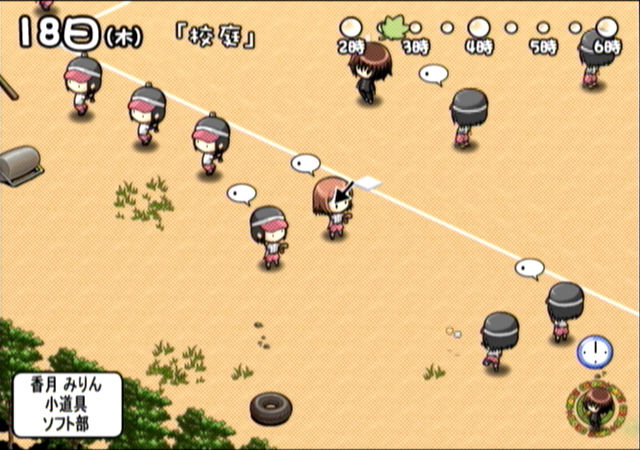Click the blue clock icon
Screen dimensions: 640x450
(x=593, y=351)
